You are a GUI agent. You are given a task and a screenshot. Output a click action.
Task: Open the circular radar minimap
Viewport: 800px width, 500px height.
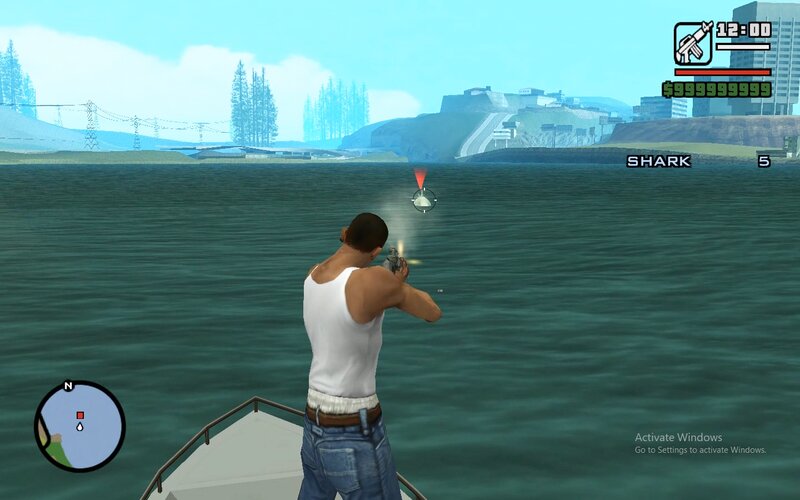point(80,427)
